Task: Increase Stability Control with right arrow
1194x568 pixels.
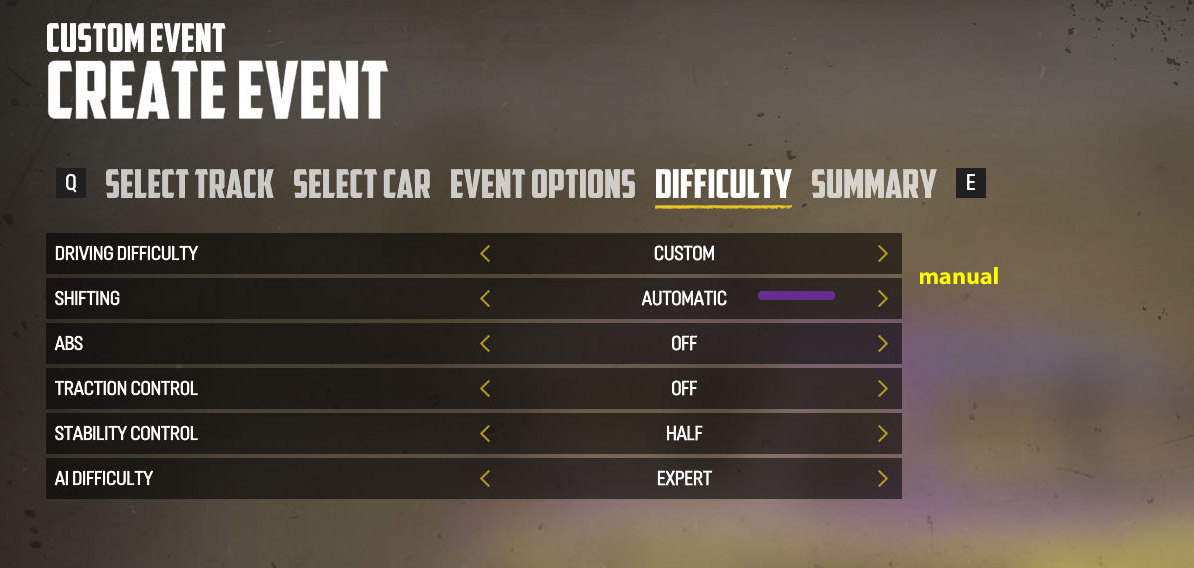Action: click(882, 434)
